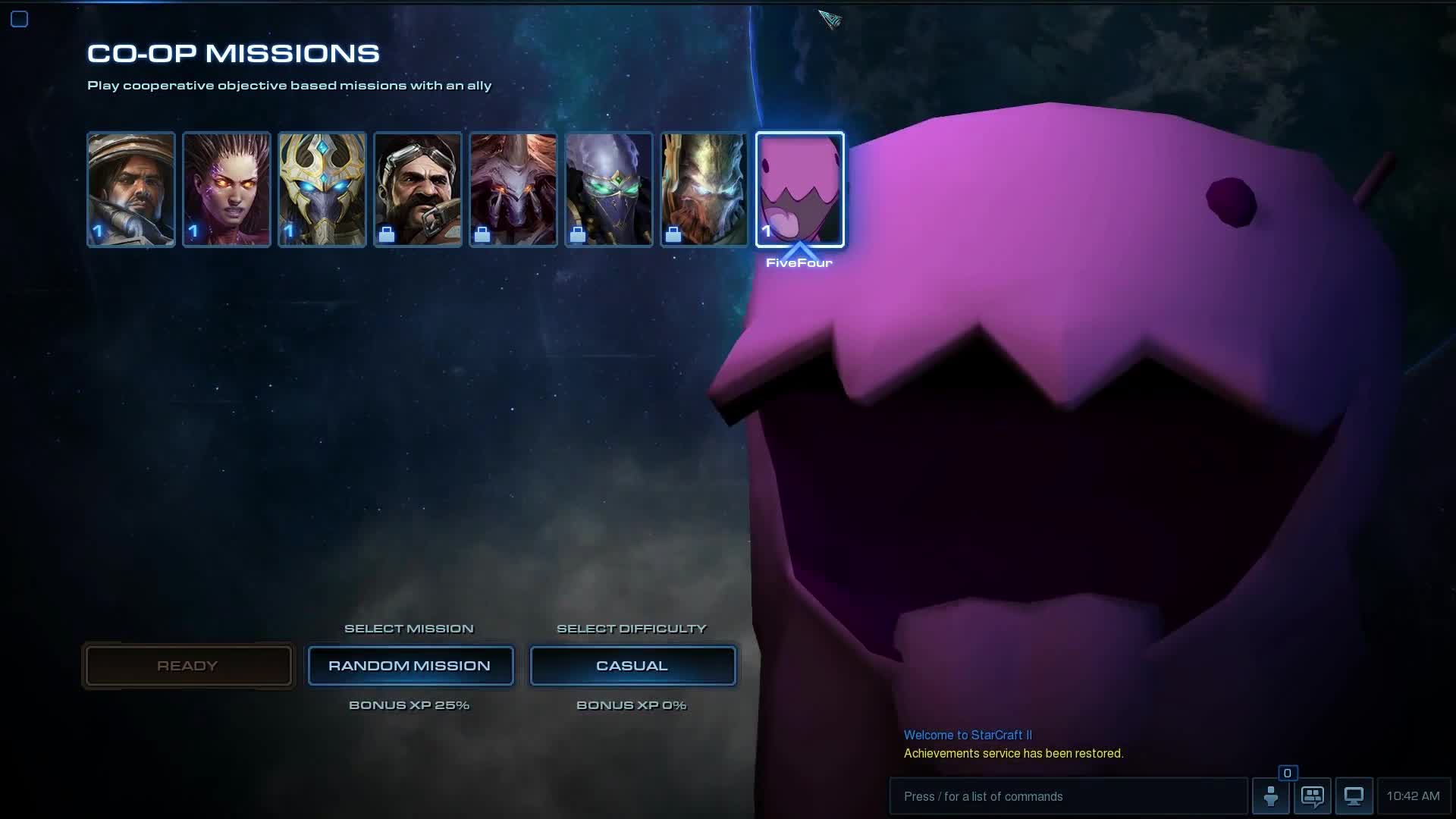
Task: Select the locked Swann commander portrait
Action: point(418,190)
